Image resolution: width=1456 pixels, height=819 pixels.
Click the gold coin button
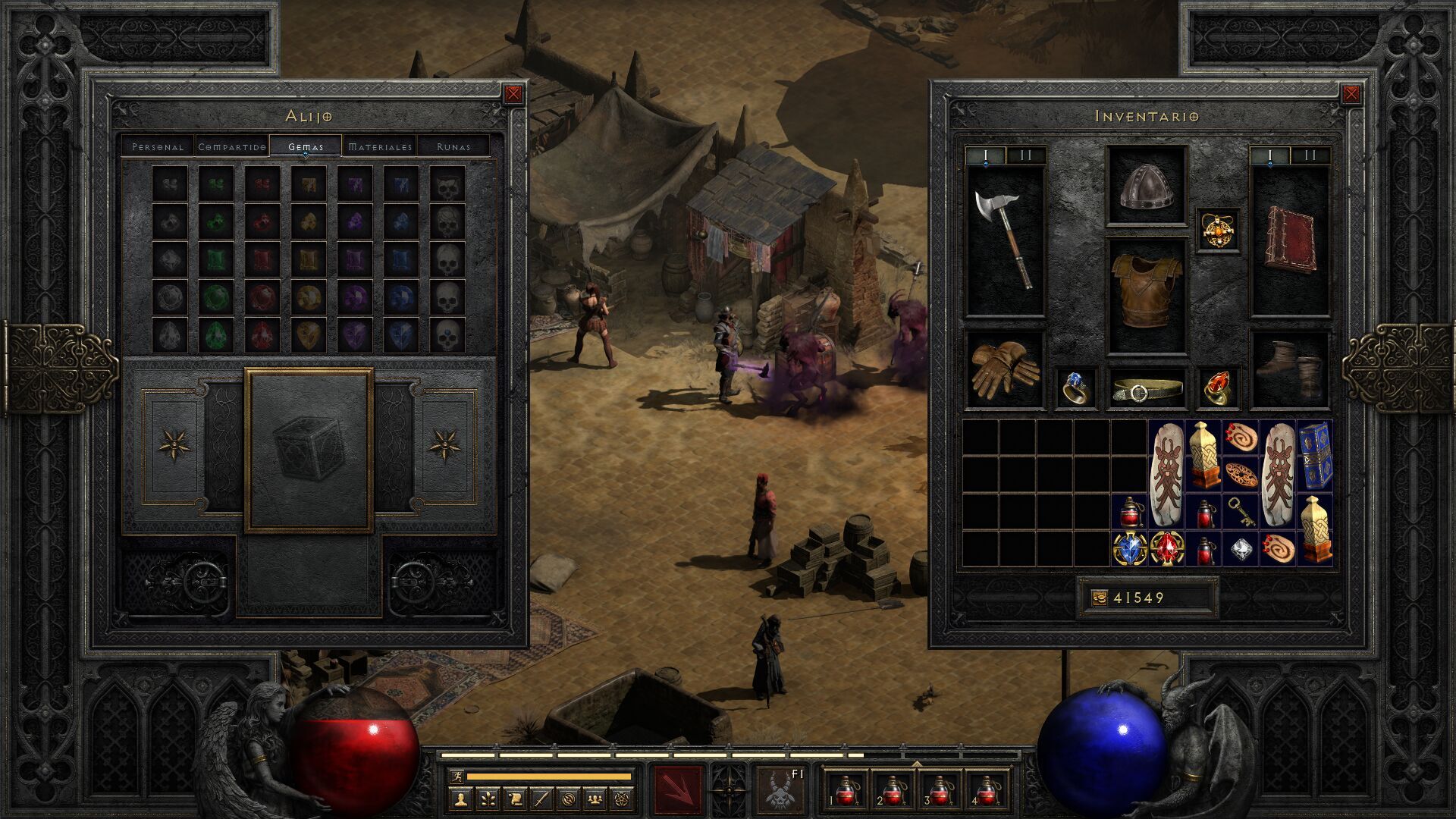tap(1099, 598)
